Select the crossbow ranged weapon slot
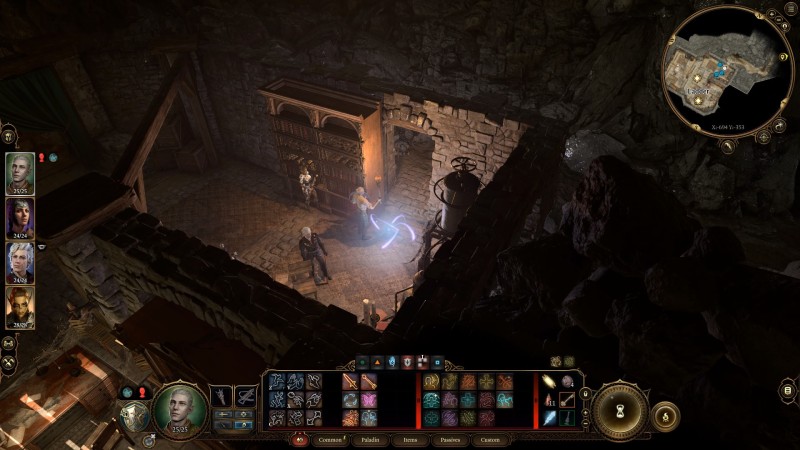 pyautogui.click(x=245, y=397)
